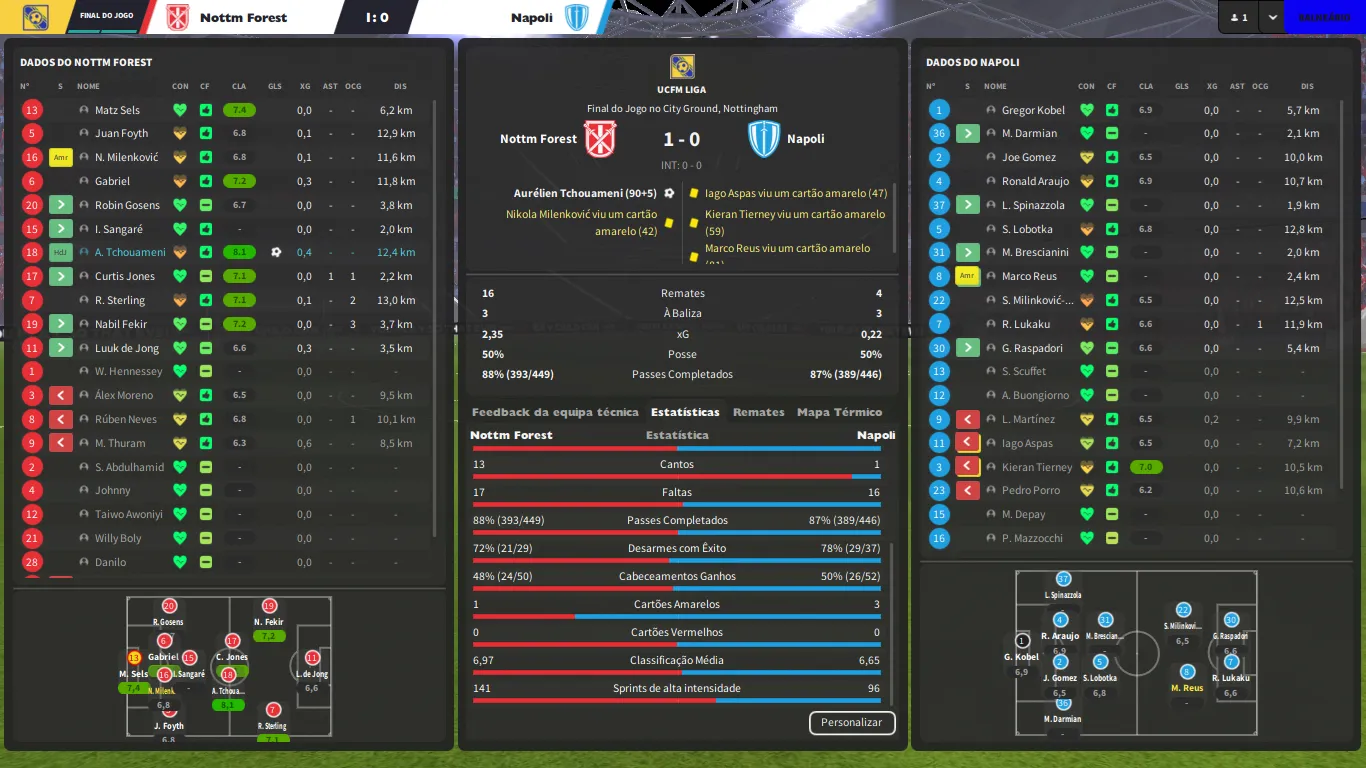This screenshot has height=768, width=1366.
Task: Open the top-right dropdown arrow
Action: tap(1271, 17)
